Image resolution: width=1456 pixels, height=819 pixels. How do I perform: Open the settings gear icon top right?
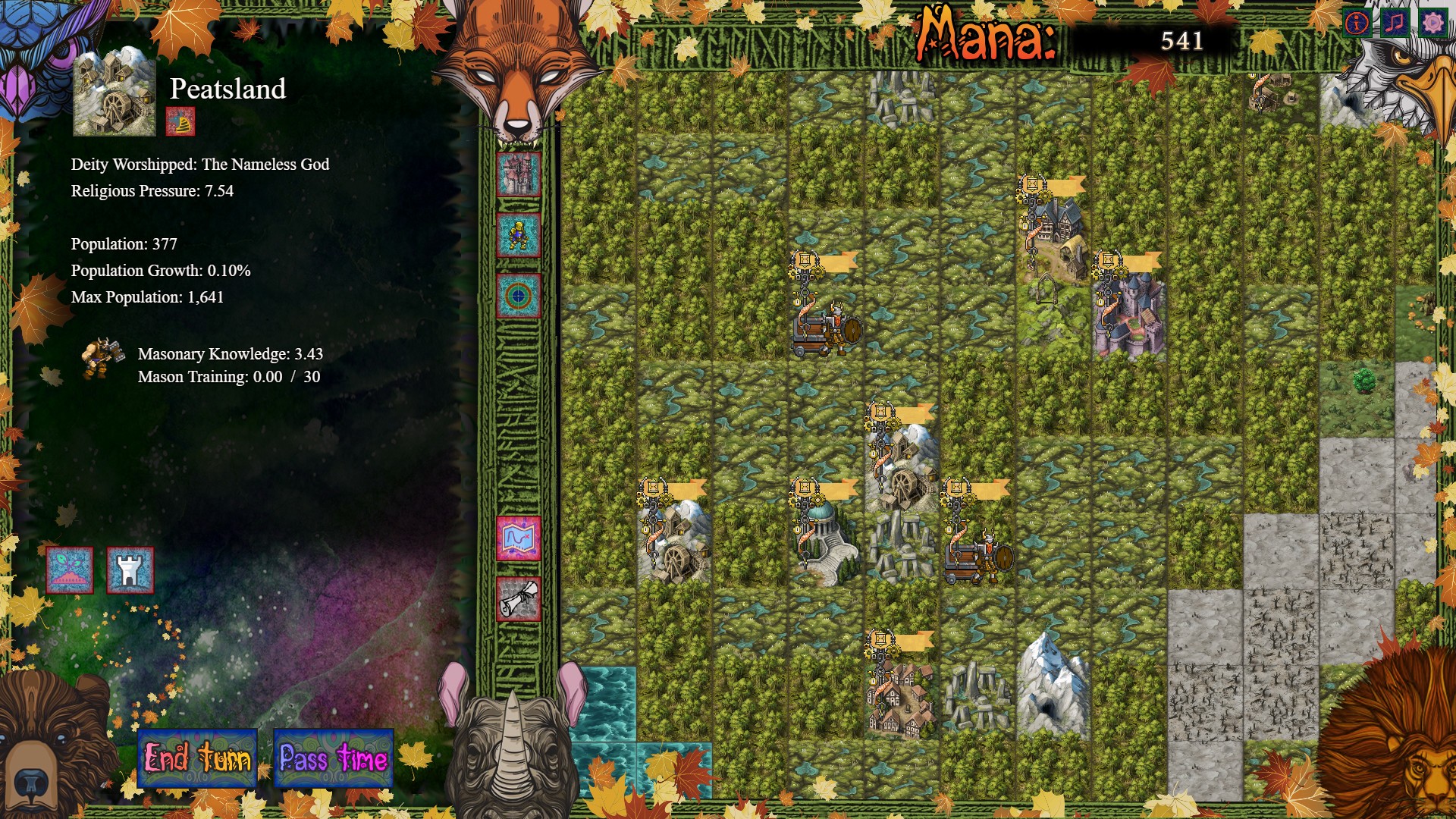pos(1432,21)
